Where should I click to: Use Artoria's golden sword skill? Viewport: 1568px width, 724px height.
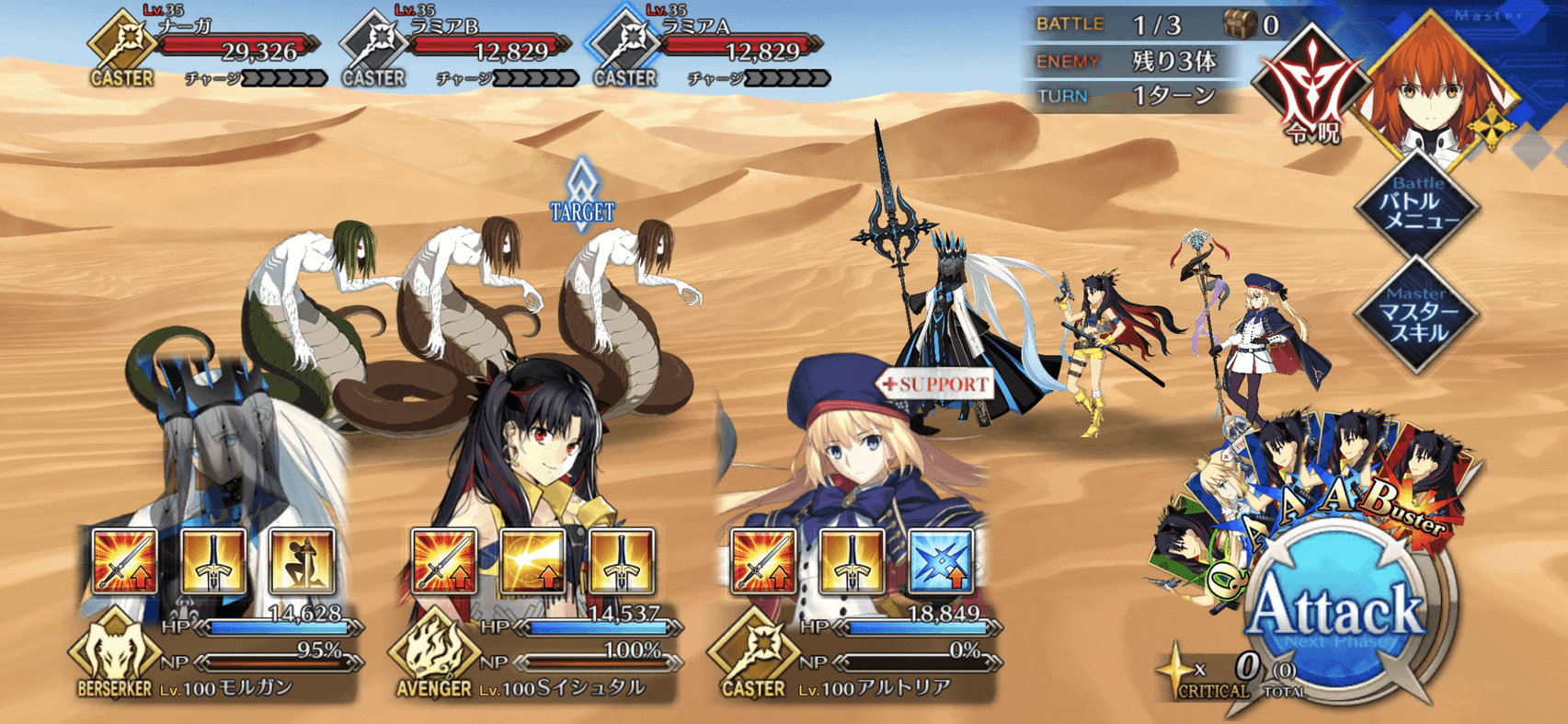click(852, 561)
